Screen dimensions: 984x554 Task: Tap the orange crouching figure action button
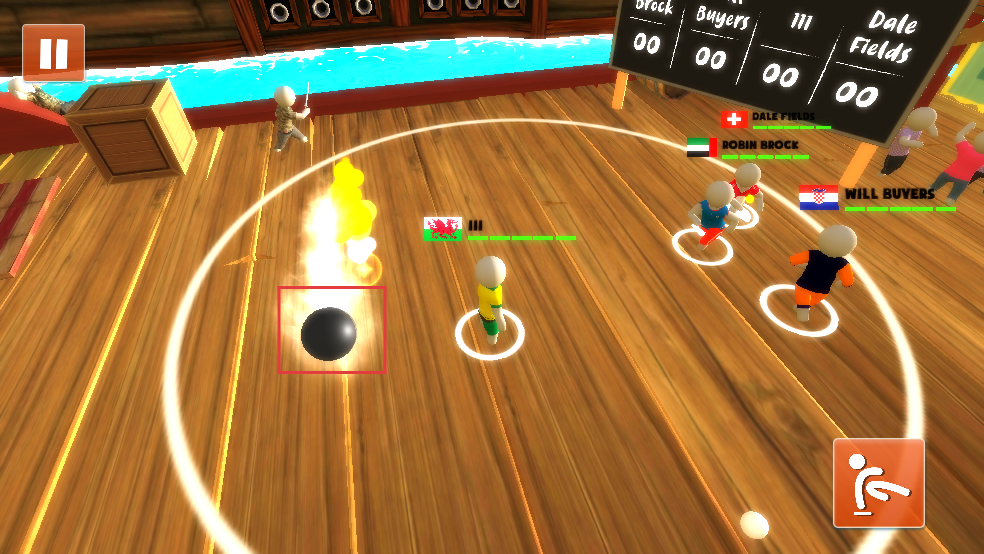click(878, 483)
